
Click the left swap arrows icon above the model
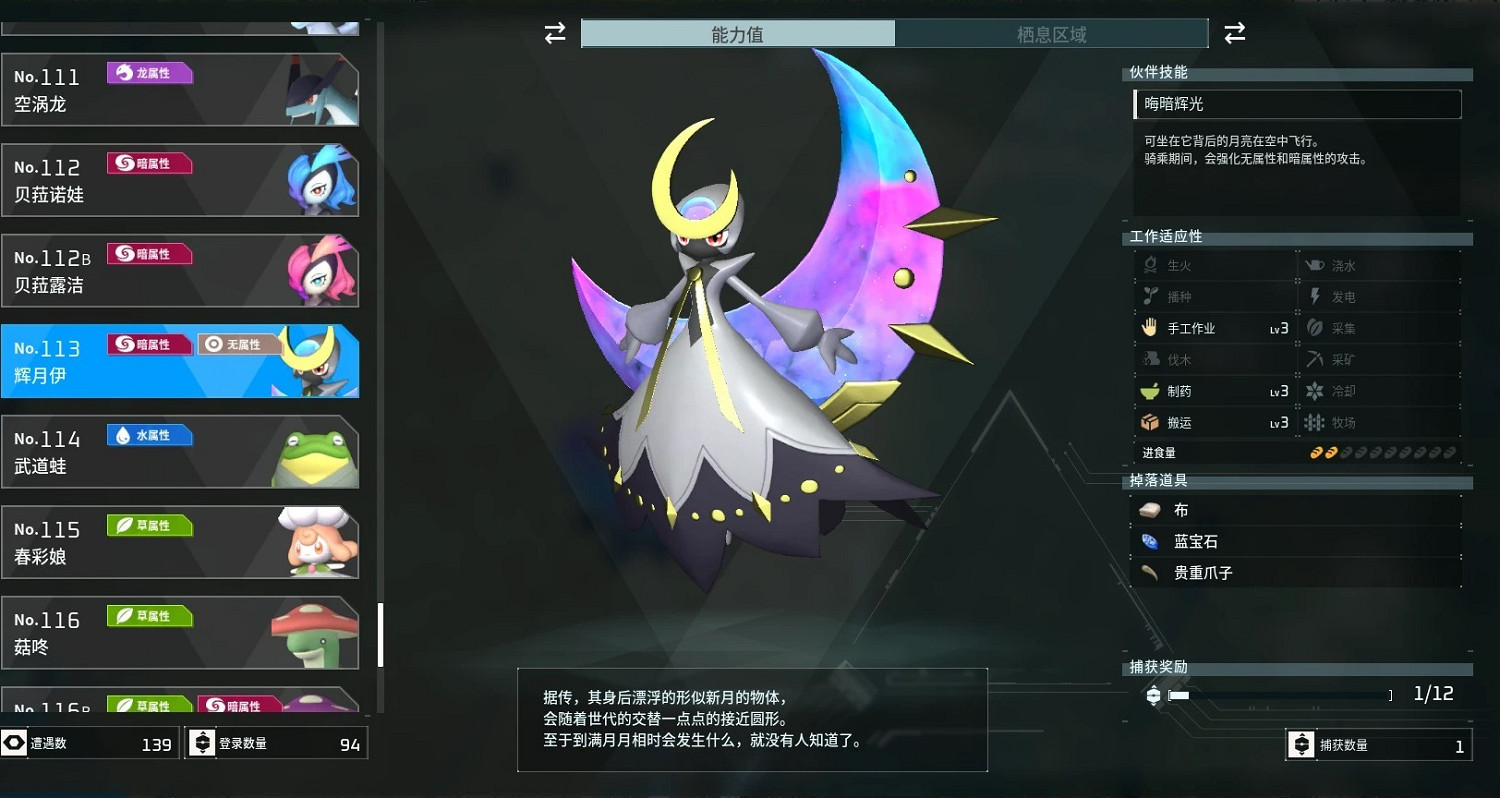pyautogui.click(x=553, y=33)
